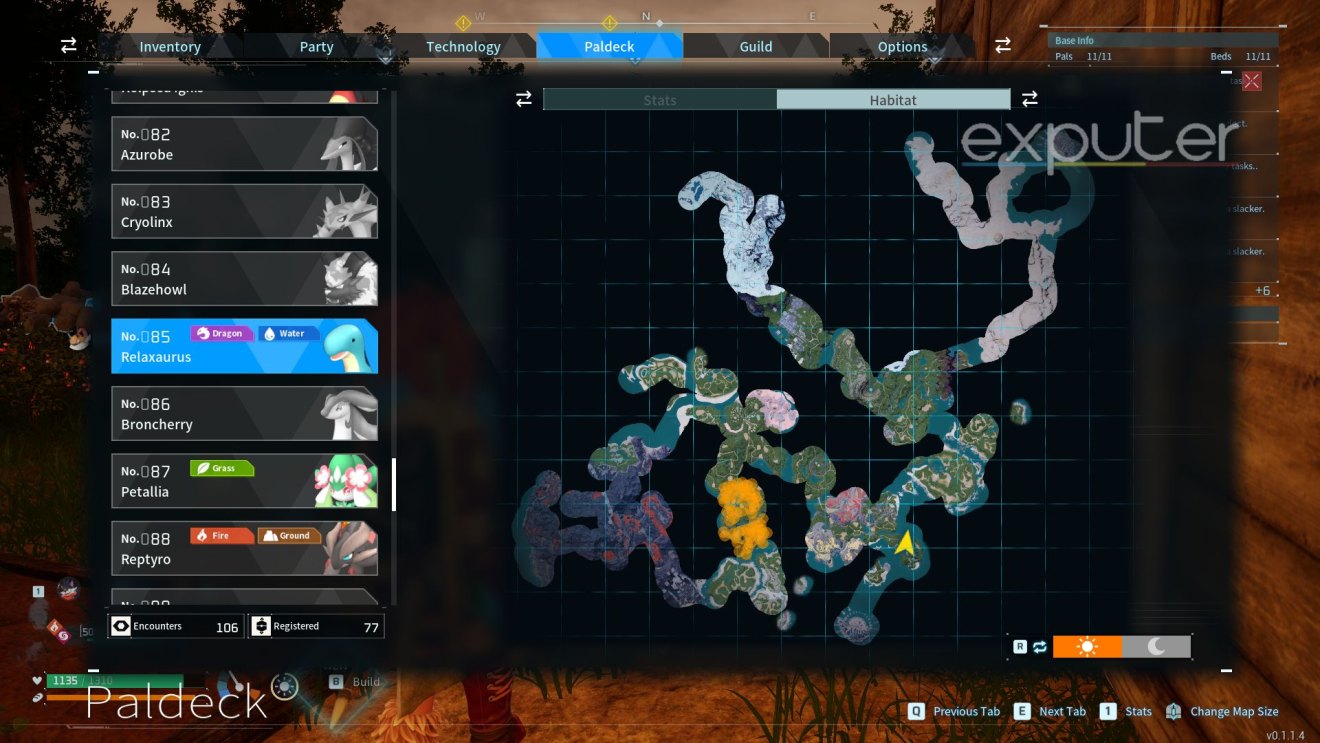Switch the habitat map to nighttime mode
Viewport: 1320px width, 743px height.
1157,646
